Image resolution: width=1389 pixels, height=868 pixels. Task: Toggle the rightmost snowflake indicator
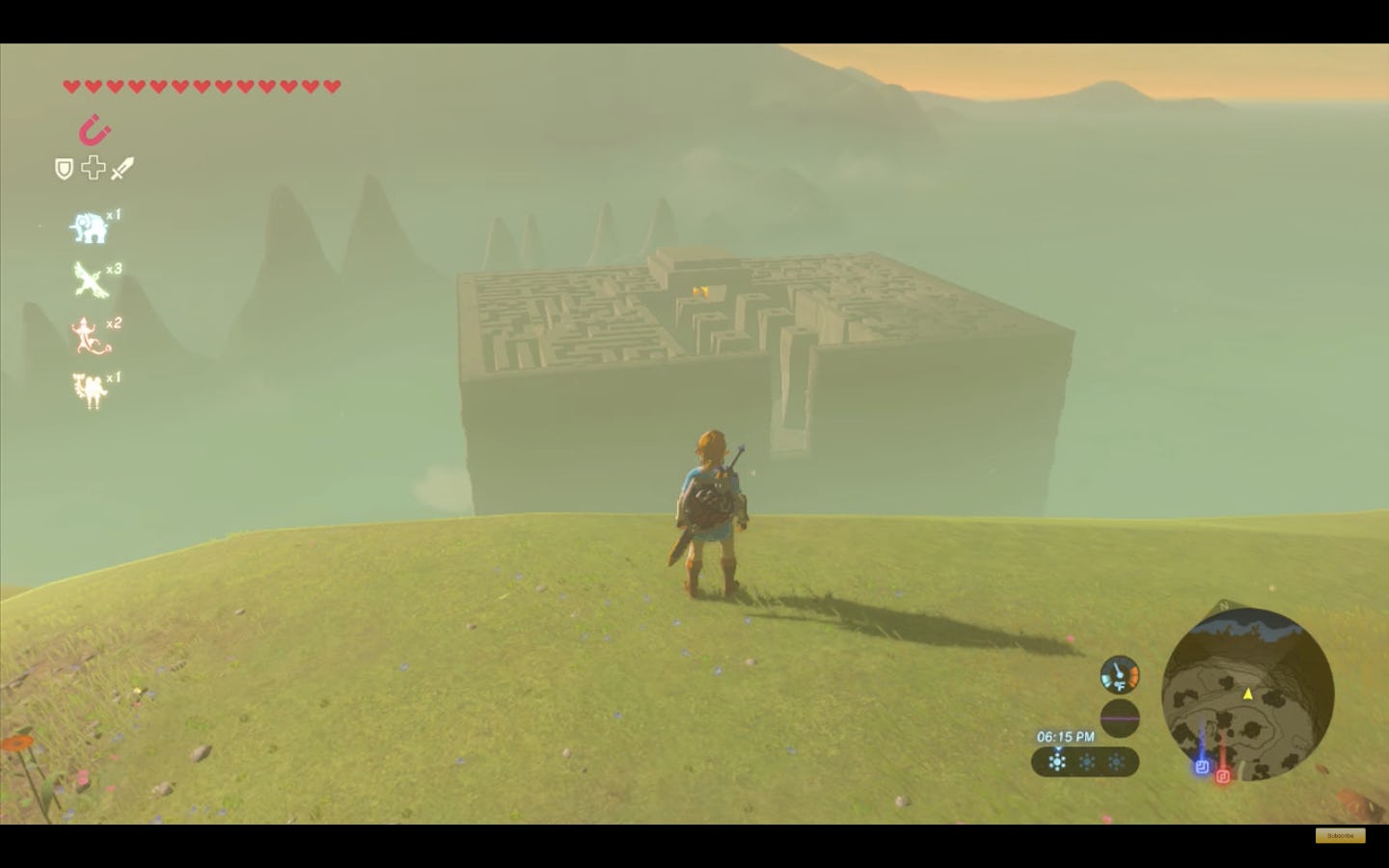[1116, 762]
